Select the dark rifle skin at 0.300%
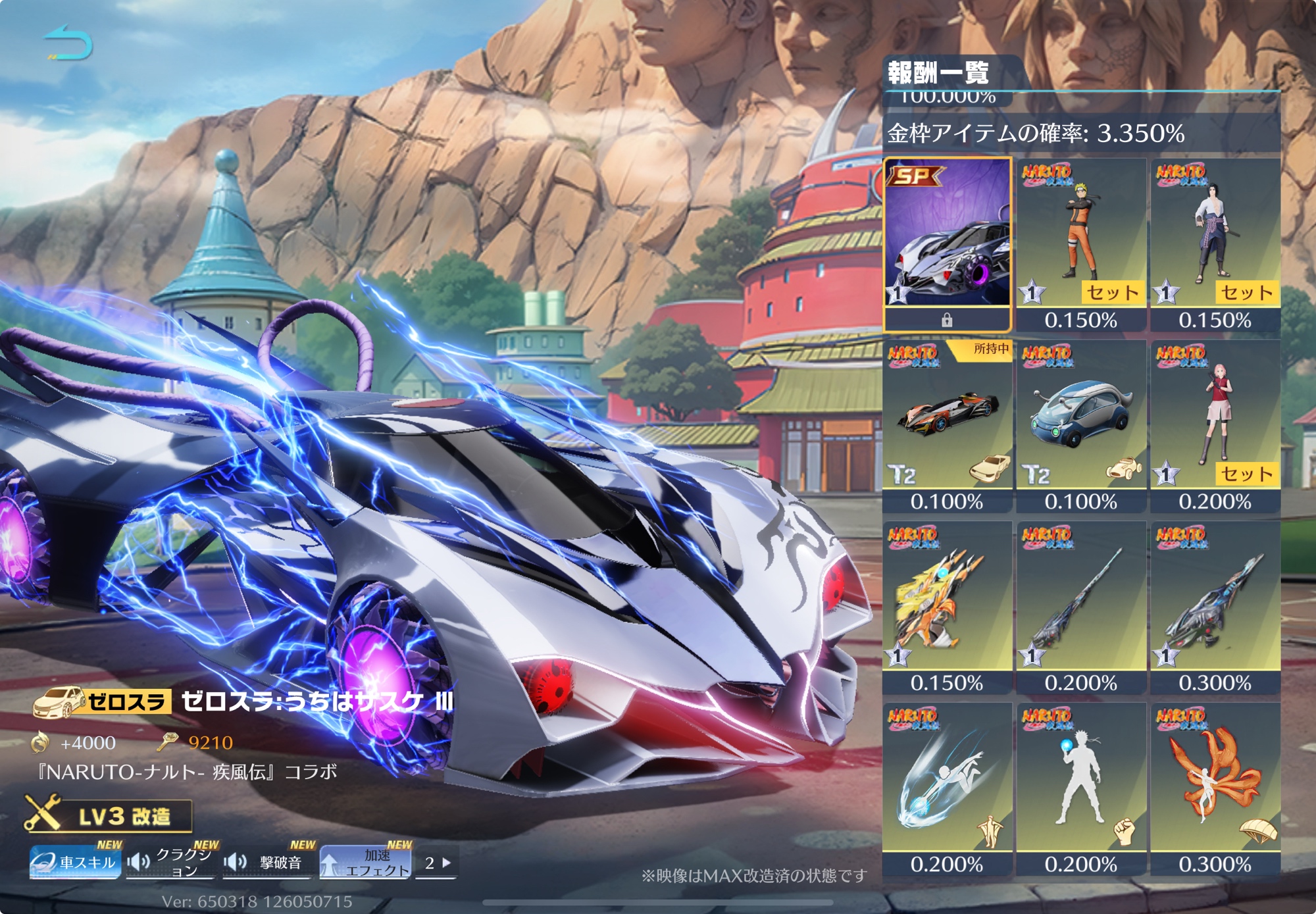The image size is (1316, 914). (x=1215, y=606)
